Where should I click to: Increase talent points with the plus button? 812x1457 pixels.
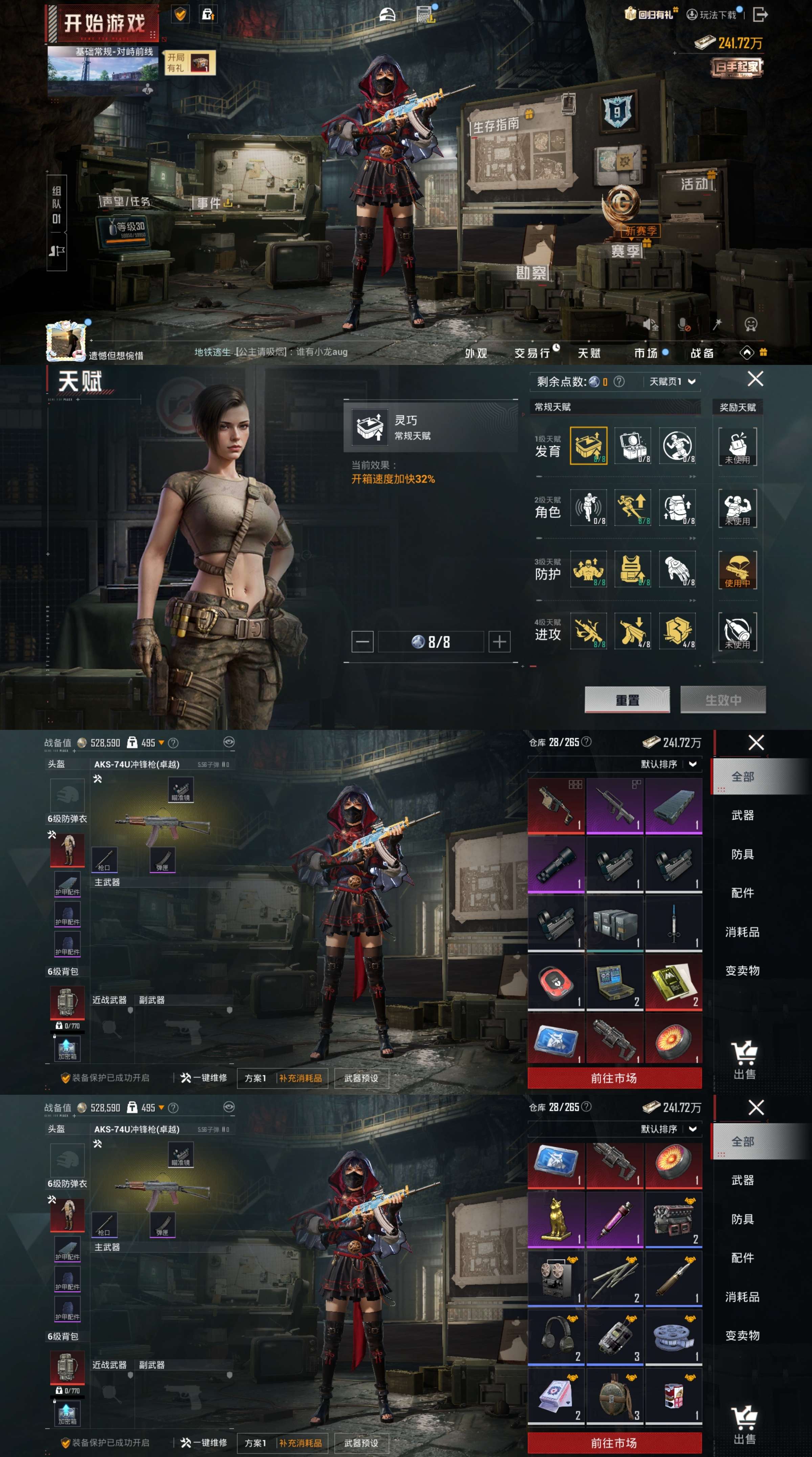tap(499, 641)
